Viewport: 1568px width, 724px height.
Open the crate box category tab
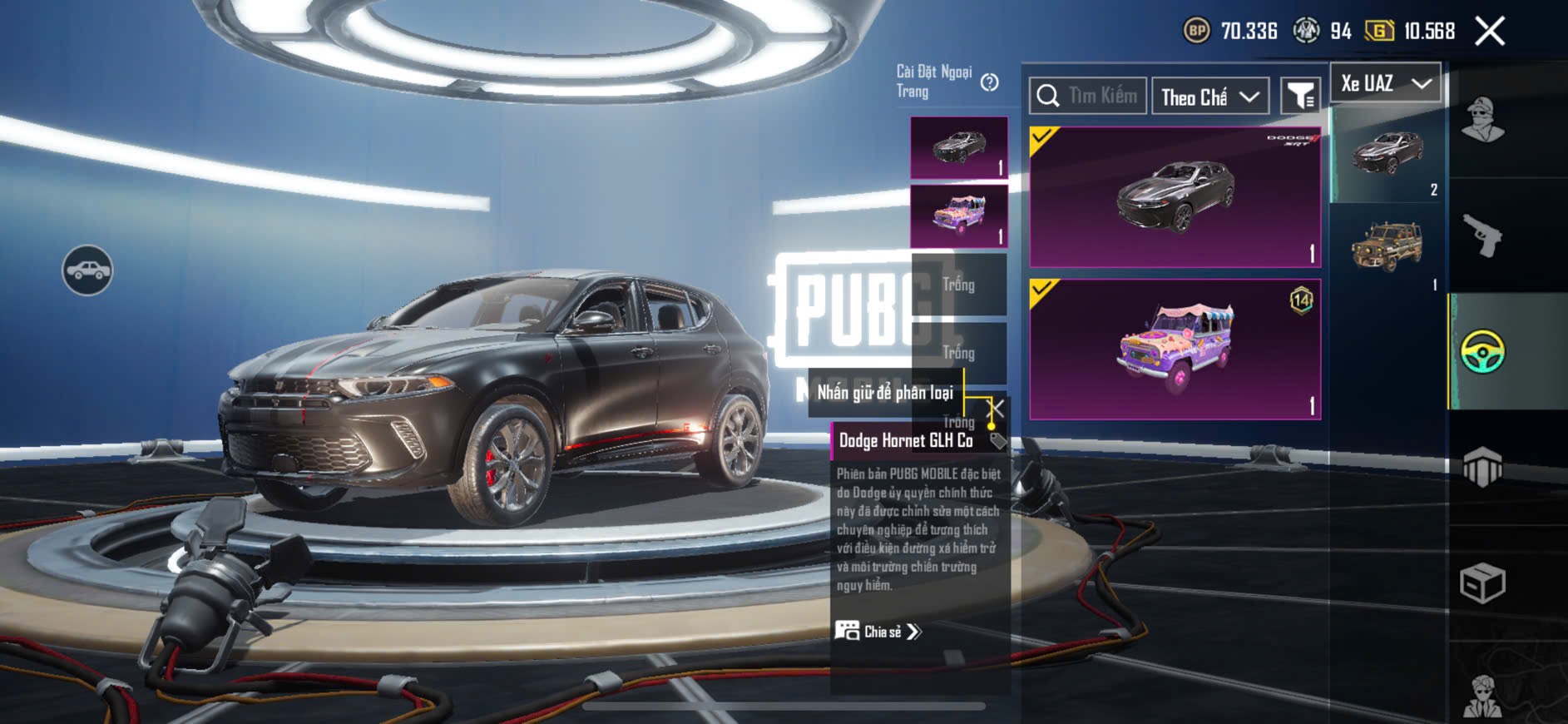[1482, 583]
